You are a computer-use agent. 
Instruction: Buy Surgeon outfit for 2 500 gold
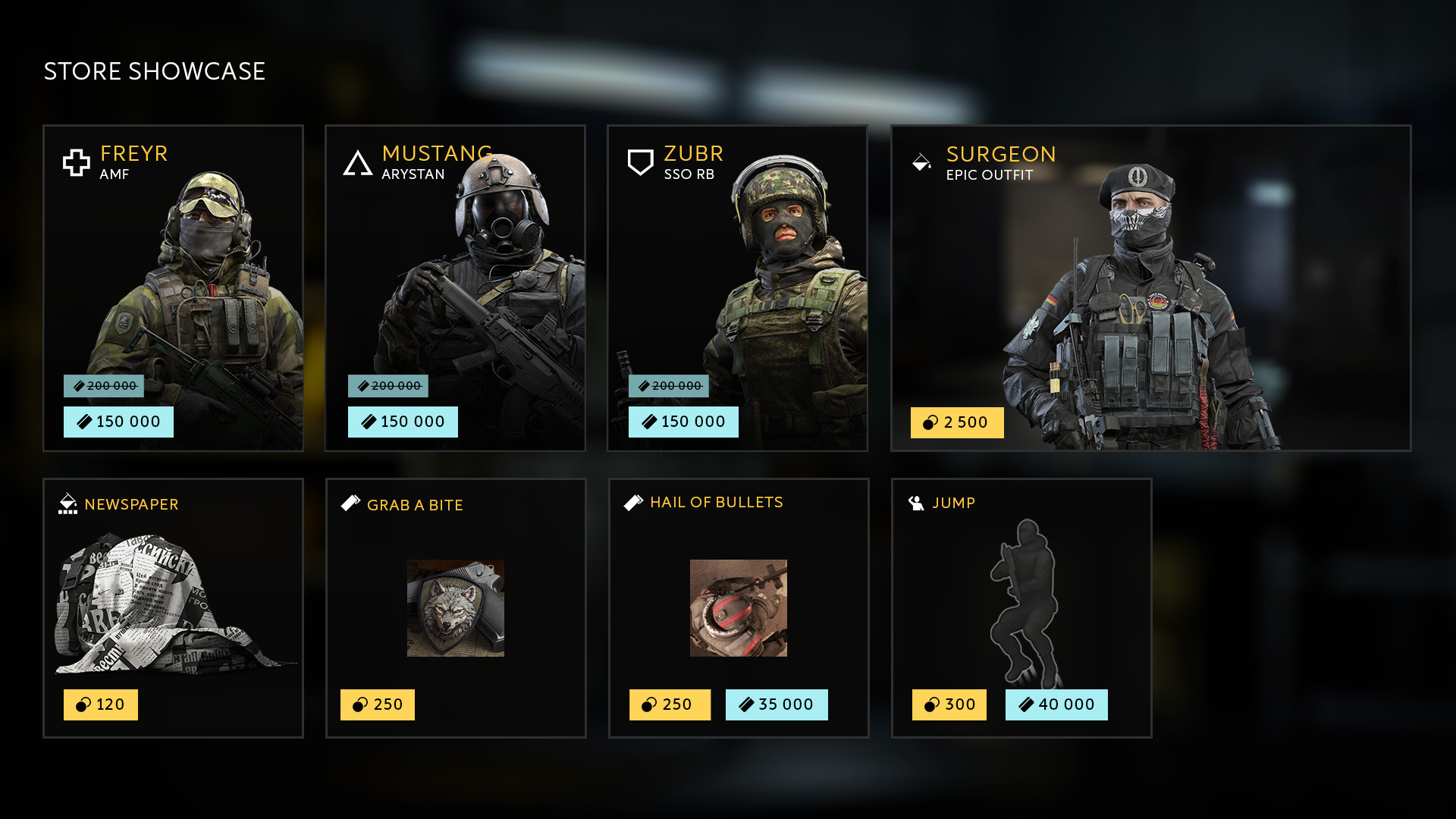pyautogui.click(x=956, y=422)
